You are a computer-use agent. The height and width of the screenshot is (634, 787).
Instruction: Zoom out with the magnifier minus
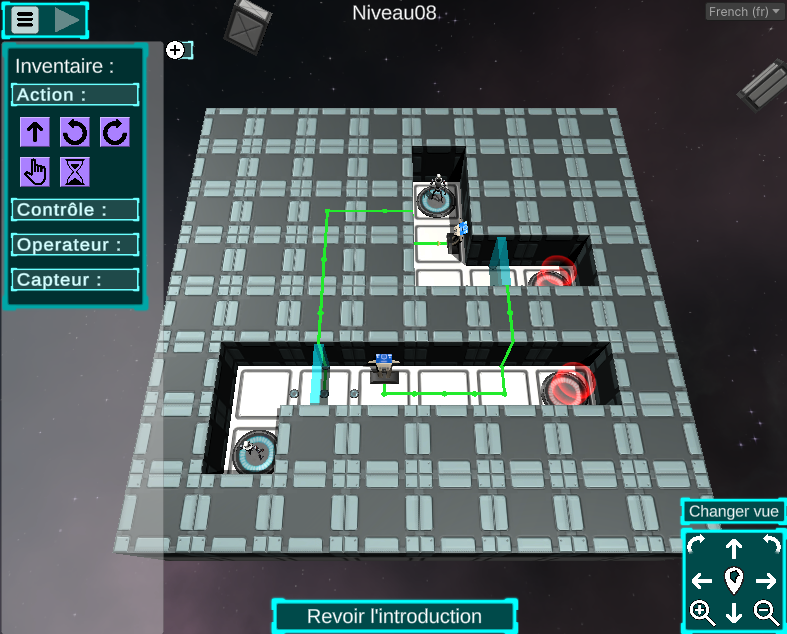tap(766, 613)
